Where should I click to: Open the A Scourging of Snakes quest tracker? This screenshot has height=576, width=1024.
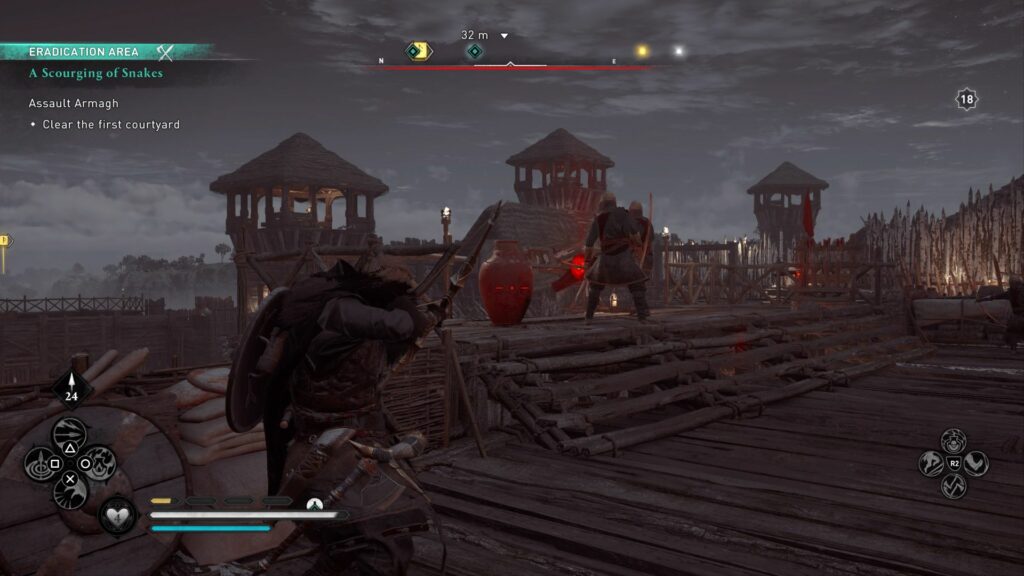coord(96,73)
